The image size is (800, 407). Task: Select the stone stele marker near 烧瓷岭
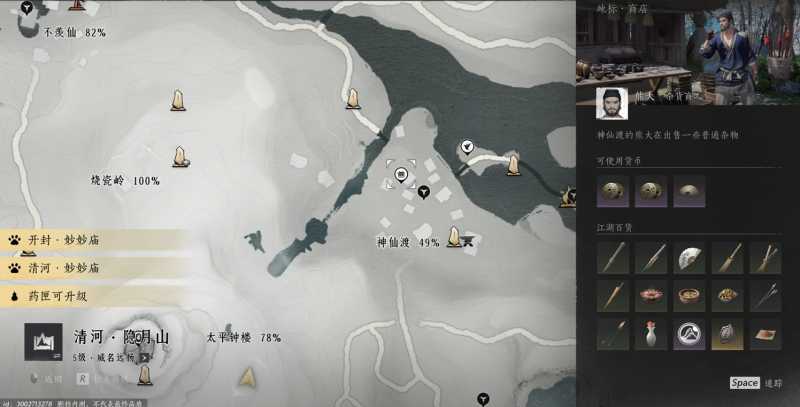pyautogui.click(x=180, y=157)
